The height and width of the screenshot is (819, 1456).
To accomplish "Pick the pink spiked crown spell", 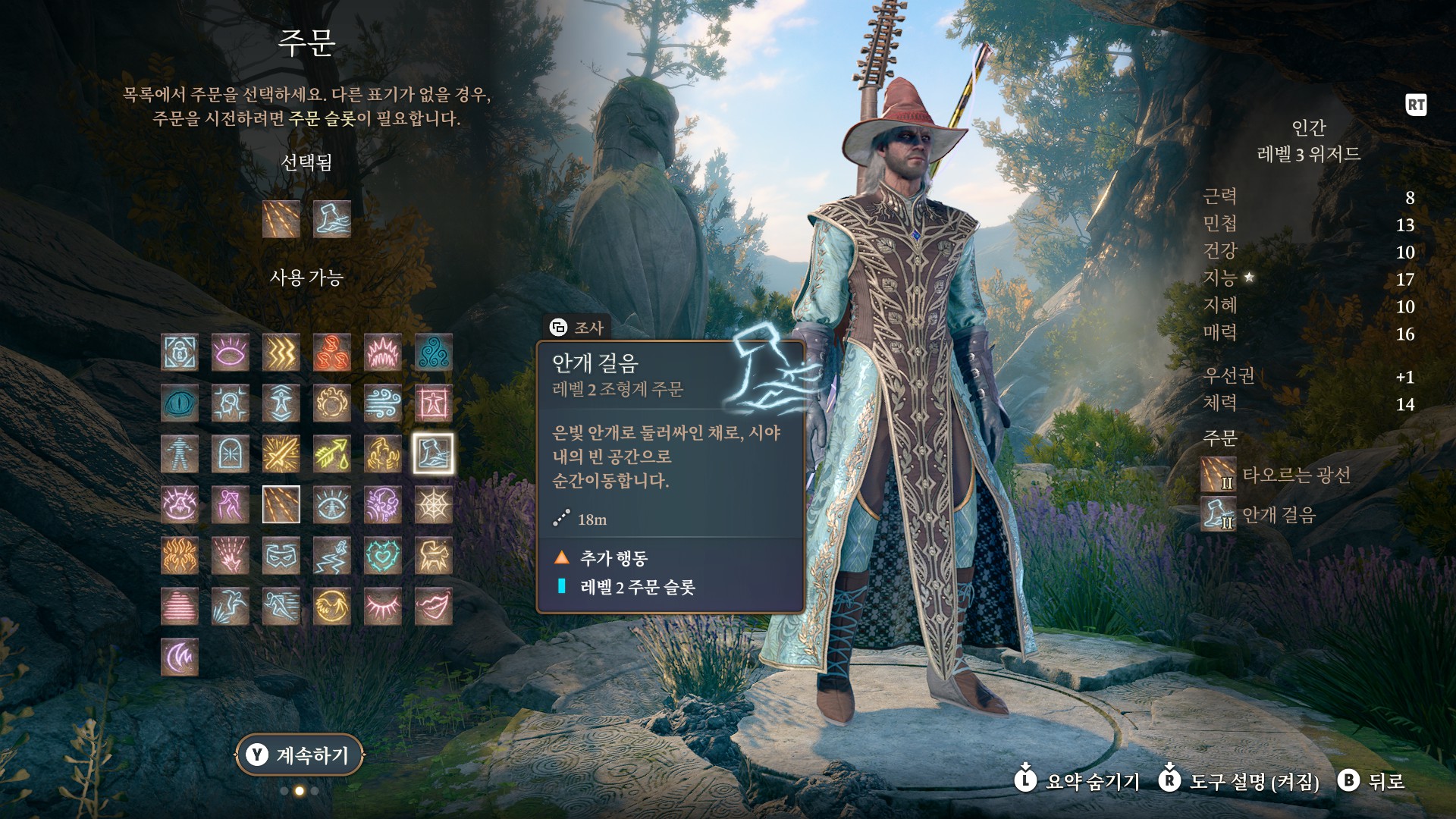I will pyautogui.click(x=383, y=353).
